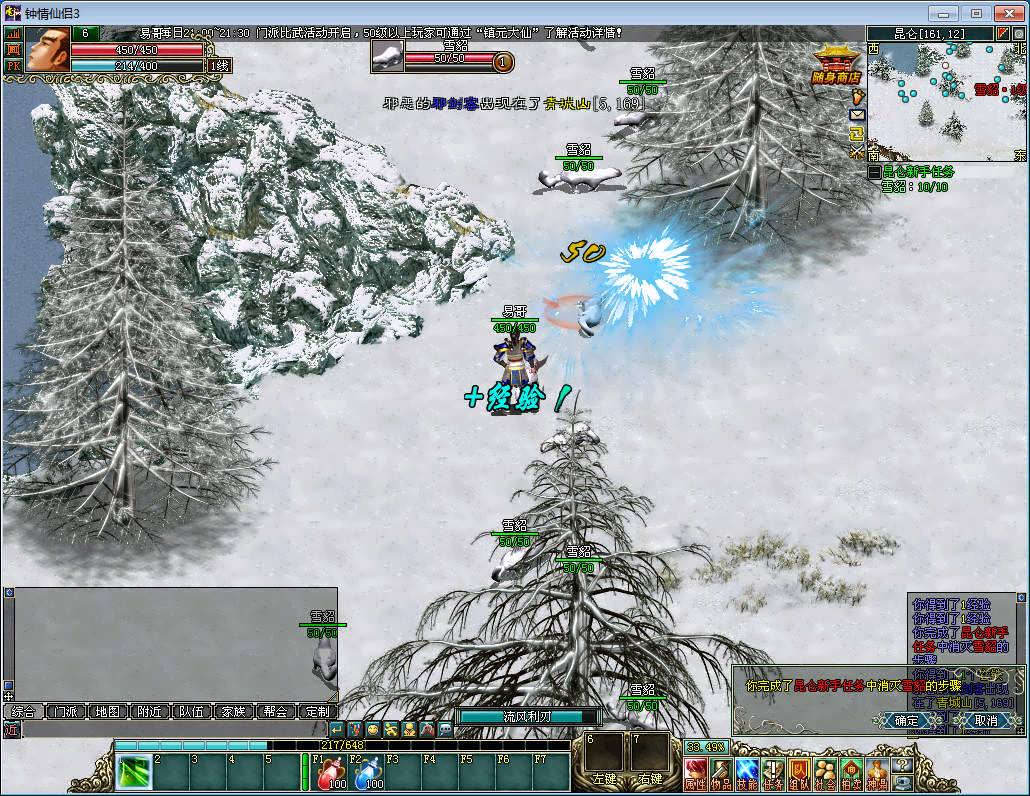Open the 属性 character attributes panel
1030x796 pixels.
click(696, 773)
